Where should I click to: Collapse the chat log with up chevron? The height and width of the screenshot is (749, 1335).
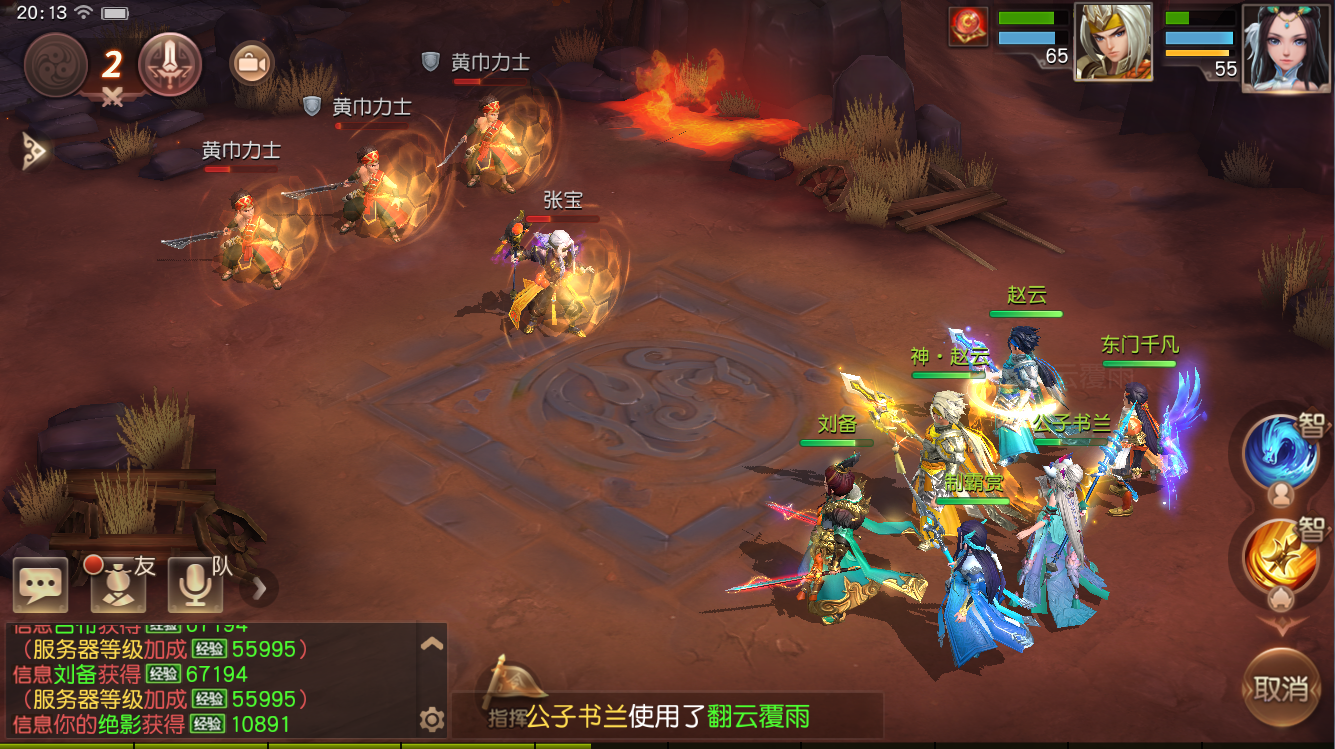[432, 644]
